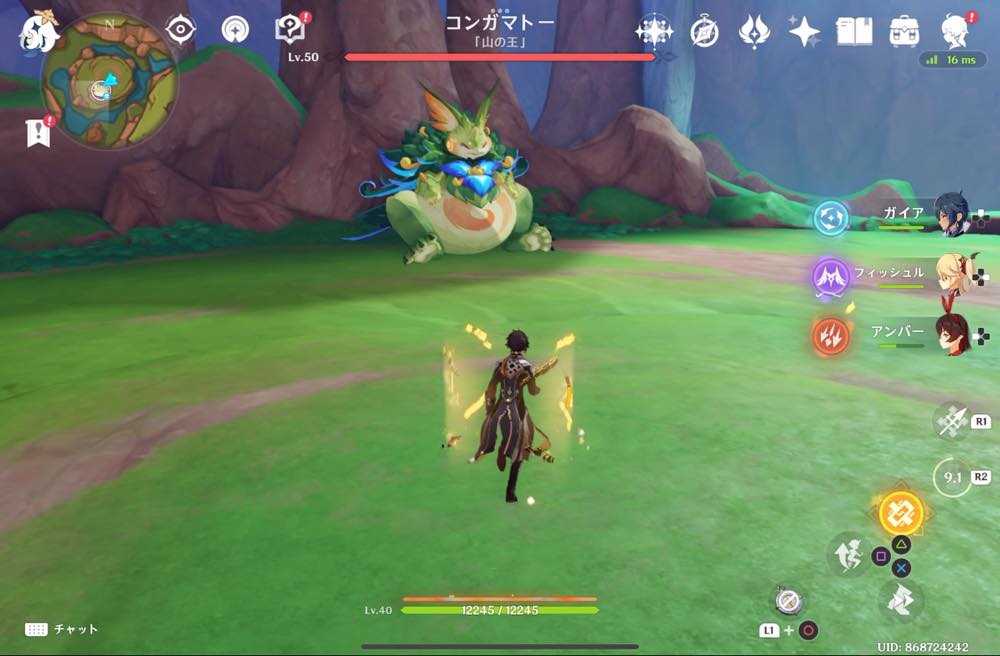Open the map from the minimap
This screenshot has height=656, width=1000.
tap(108, 84)
